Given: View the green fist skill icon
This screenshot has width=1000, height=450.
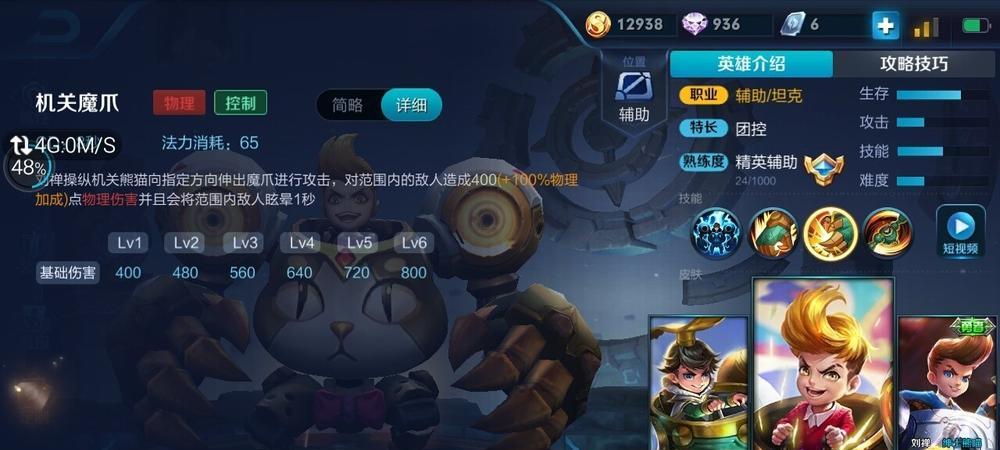Looking at the screenshot, I should tap(774, 232).
